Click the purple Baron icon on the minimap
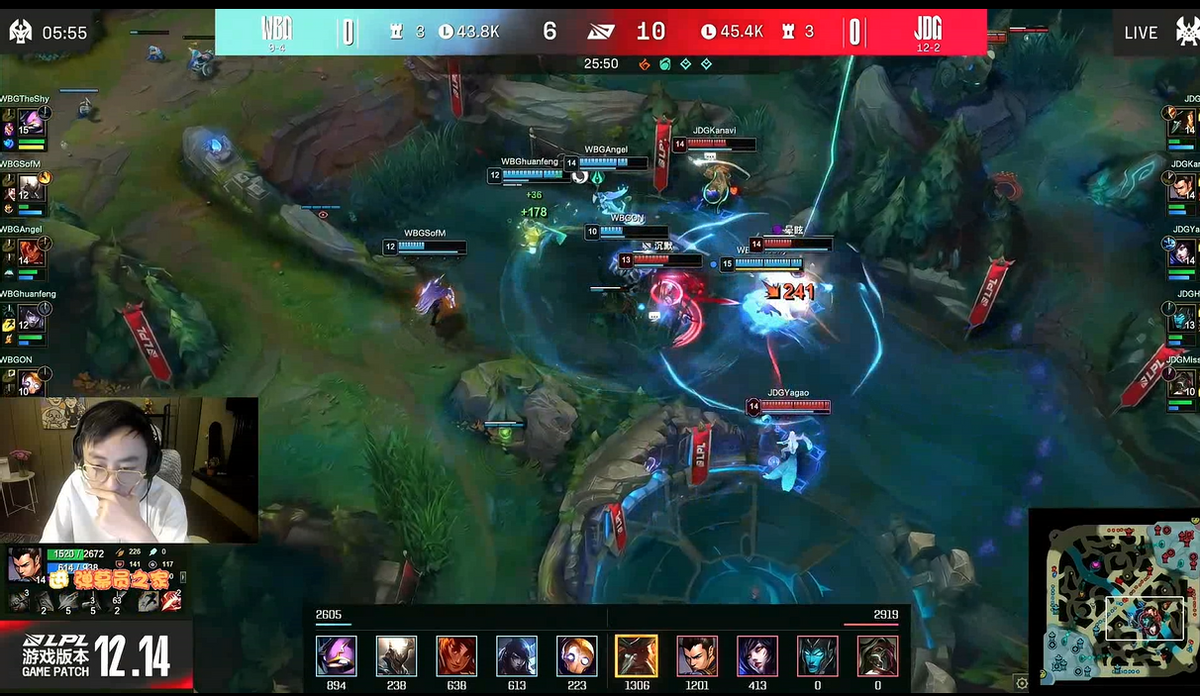 [1096, 566]
